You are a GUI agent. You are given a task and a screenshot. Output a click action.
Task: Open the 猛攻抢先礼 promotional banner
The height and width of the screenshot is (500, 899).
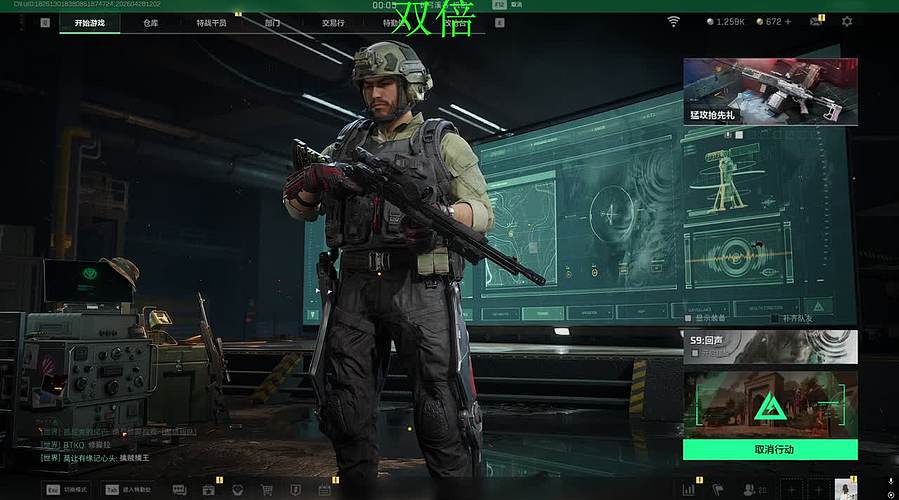pos(770,91)
